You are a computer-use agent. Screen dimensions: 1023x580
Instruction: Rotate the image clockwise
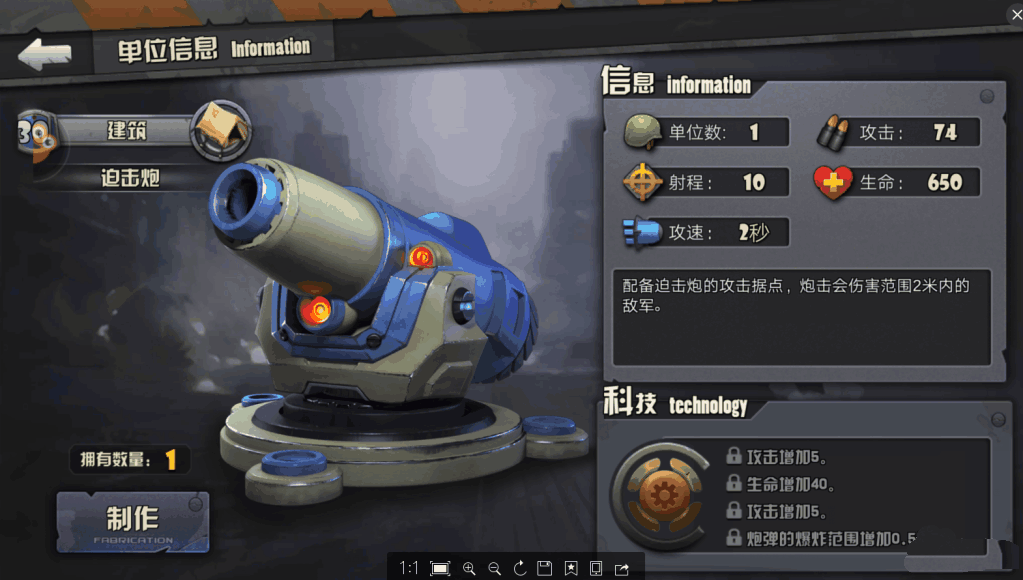coord(519,568)
